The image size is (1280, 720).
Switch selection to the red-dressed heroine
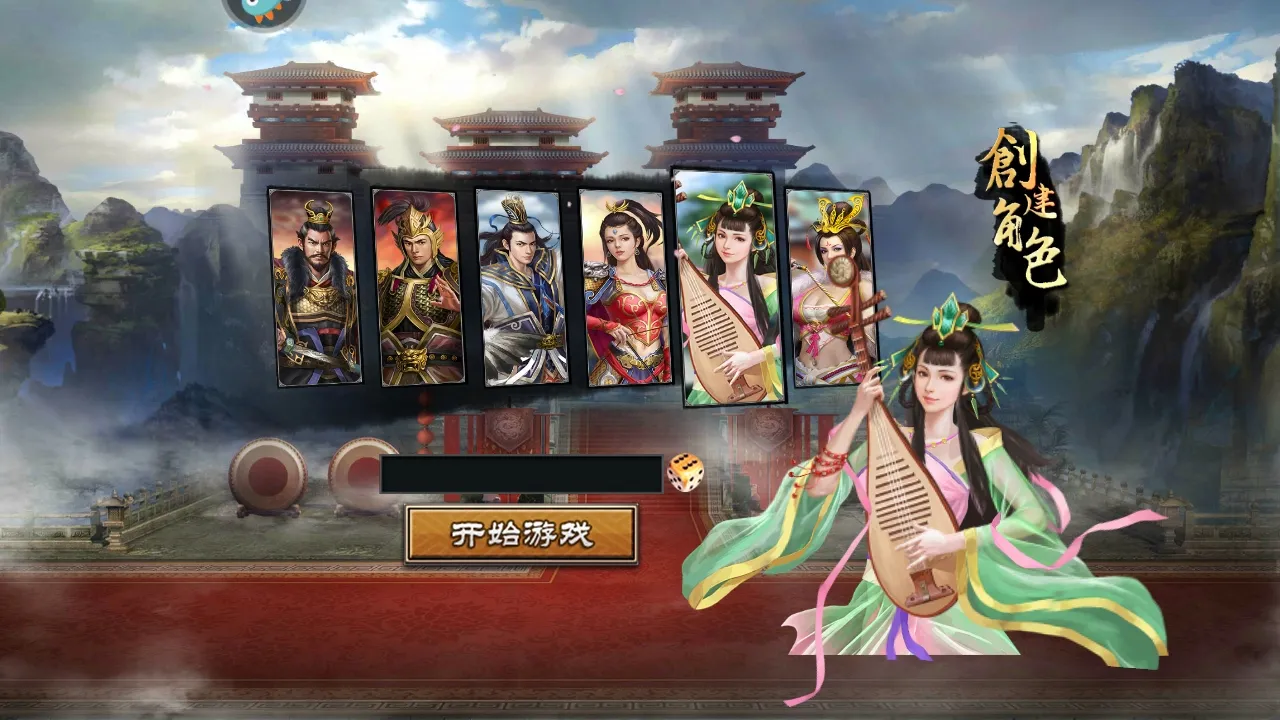click(x=623, y=290)
